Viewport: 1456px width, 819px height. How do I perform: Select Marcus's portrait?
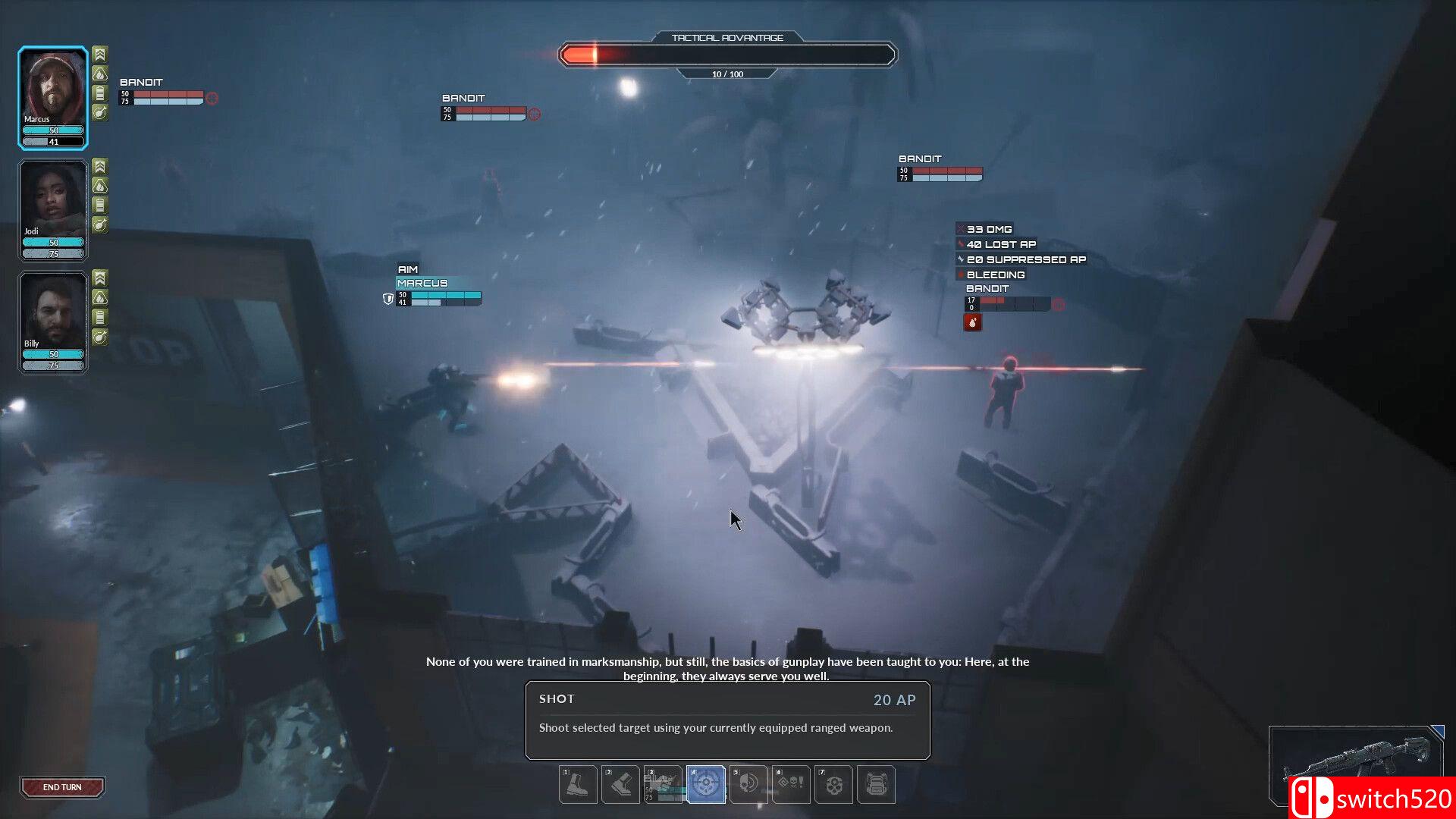click(x=52, y=89)
